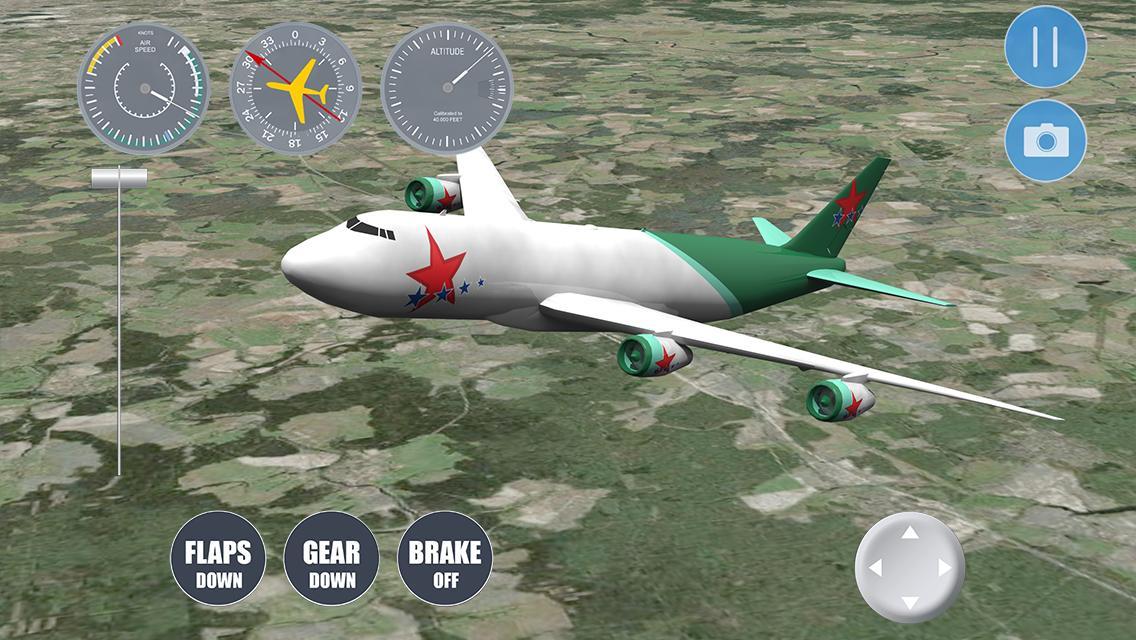Toggle the Brake Off button
This screenshot has width=1136, height=640.
click(445, 559)
